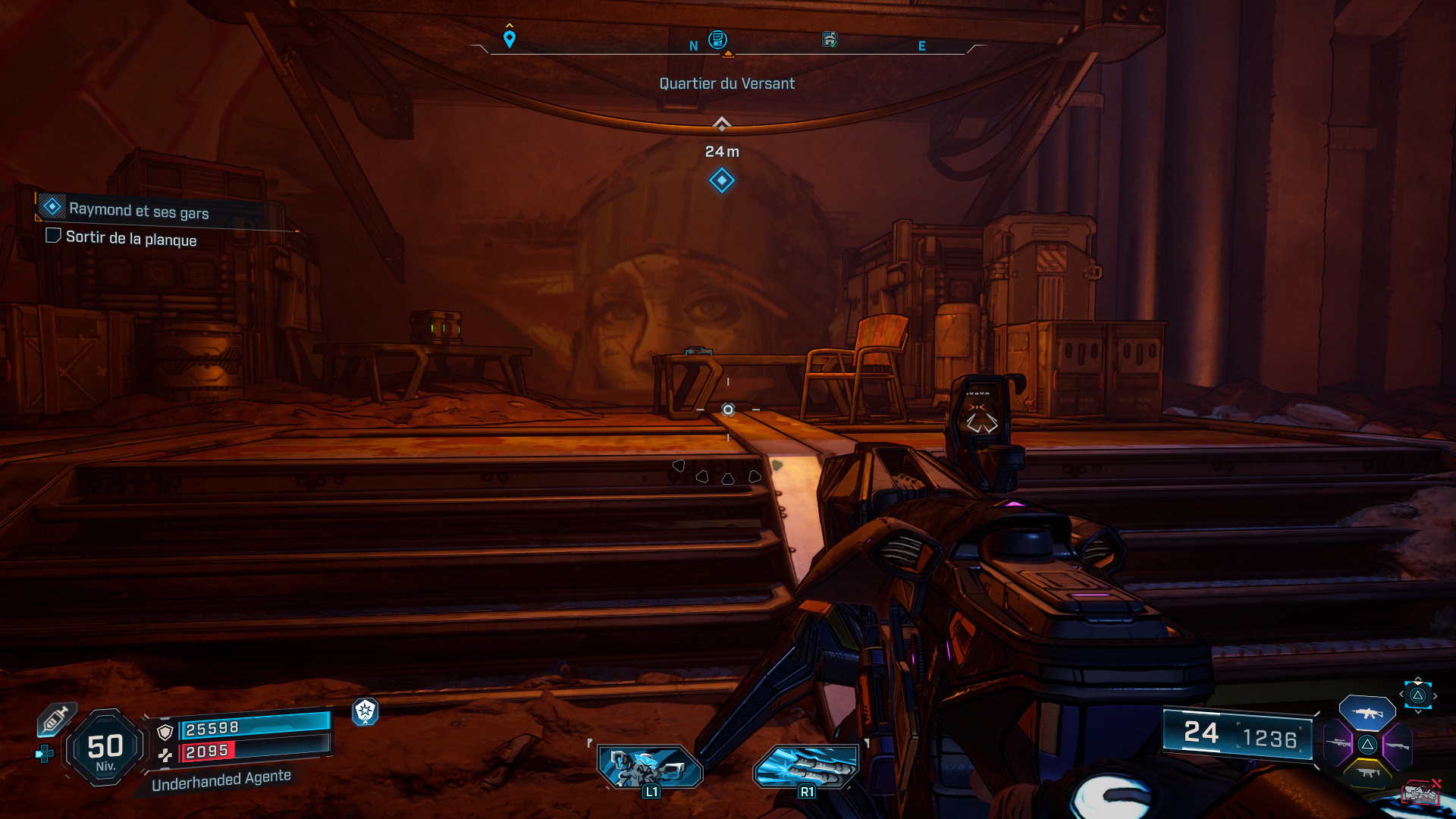The image size is (1456, 819).
Task: Open the Guardian Rank star shield icon
Action: 366,714
